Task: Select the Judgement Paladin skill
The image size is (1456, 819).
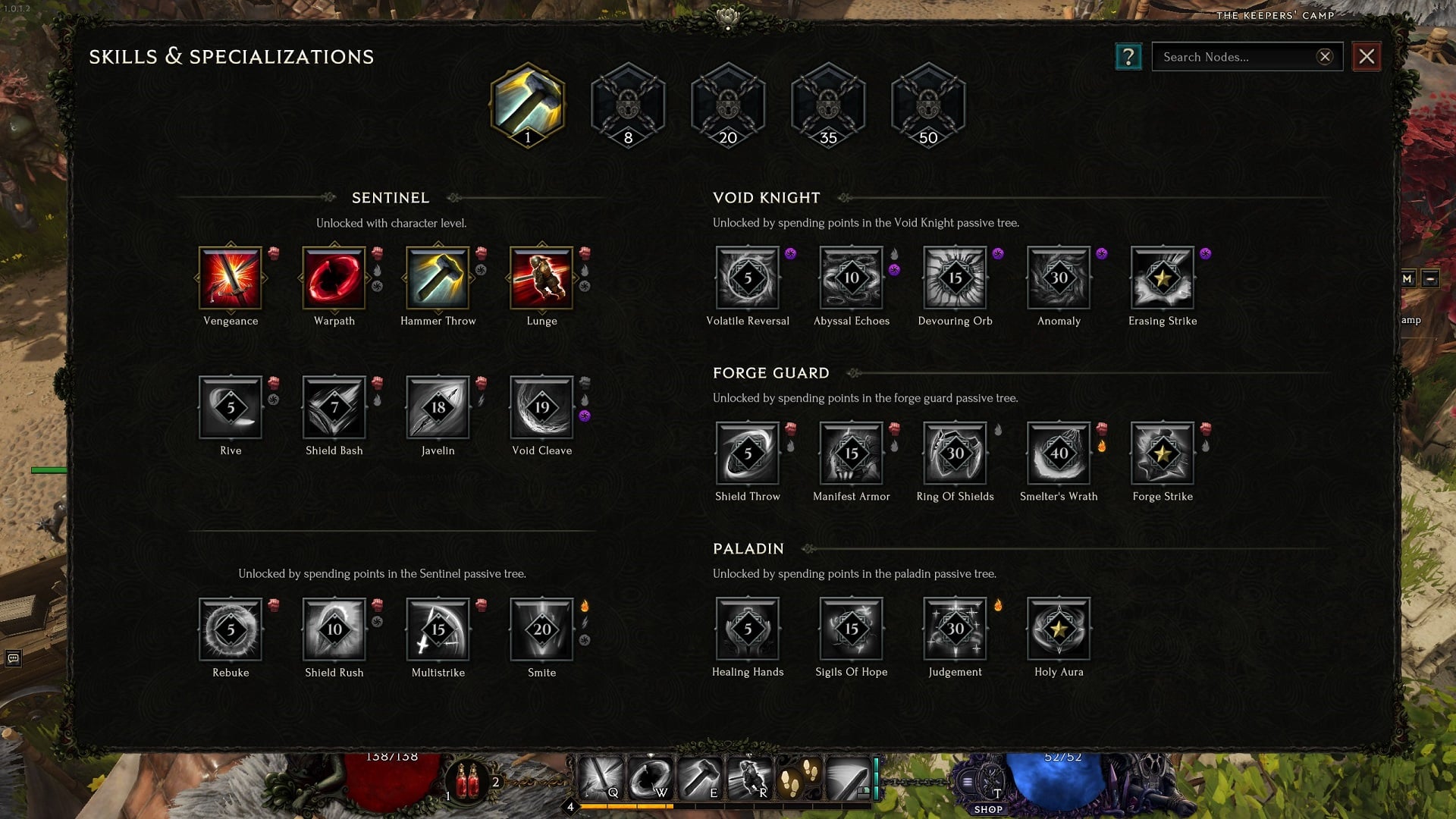Action: [955, 631]
